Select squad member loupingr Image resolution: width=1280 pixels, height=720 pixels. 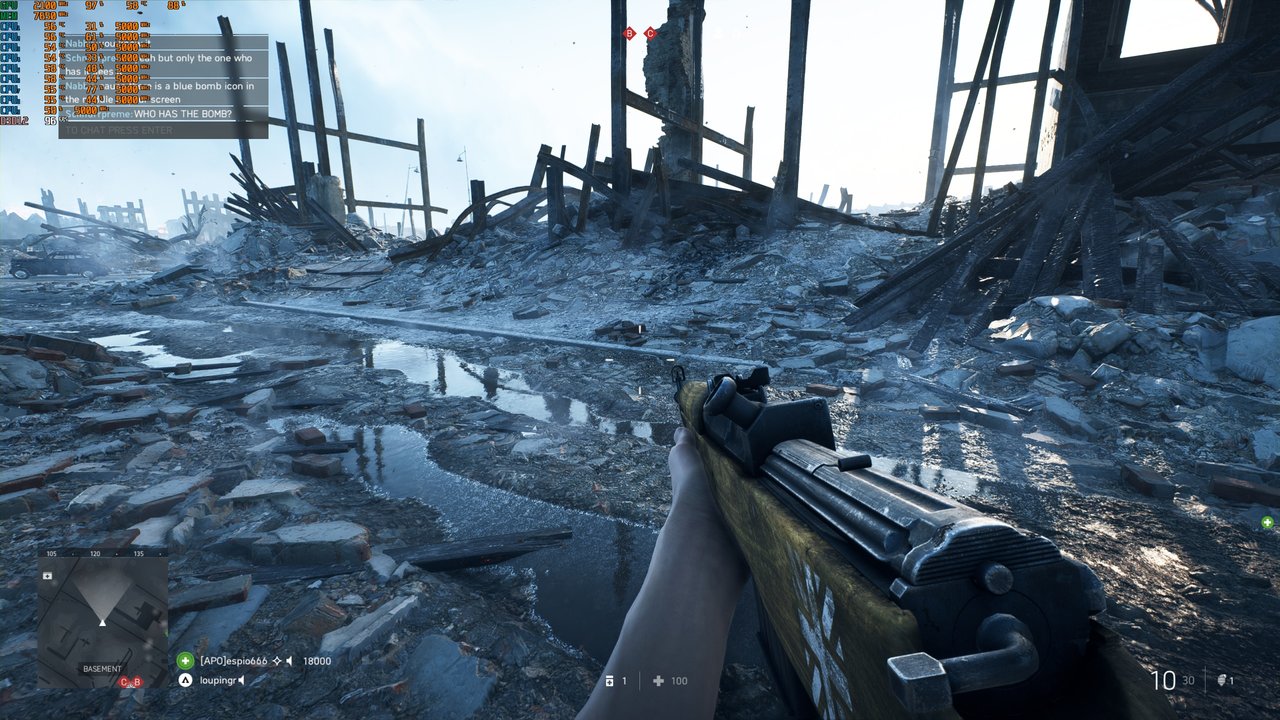(x=220, y=680)
